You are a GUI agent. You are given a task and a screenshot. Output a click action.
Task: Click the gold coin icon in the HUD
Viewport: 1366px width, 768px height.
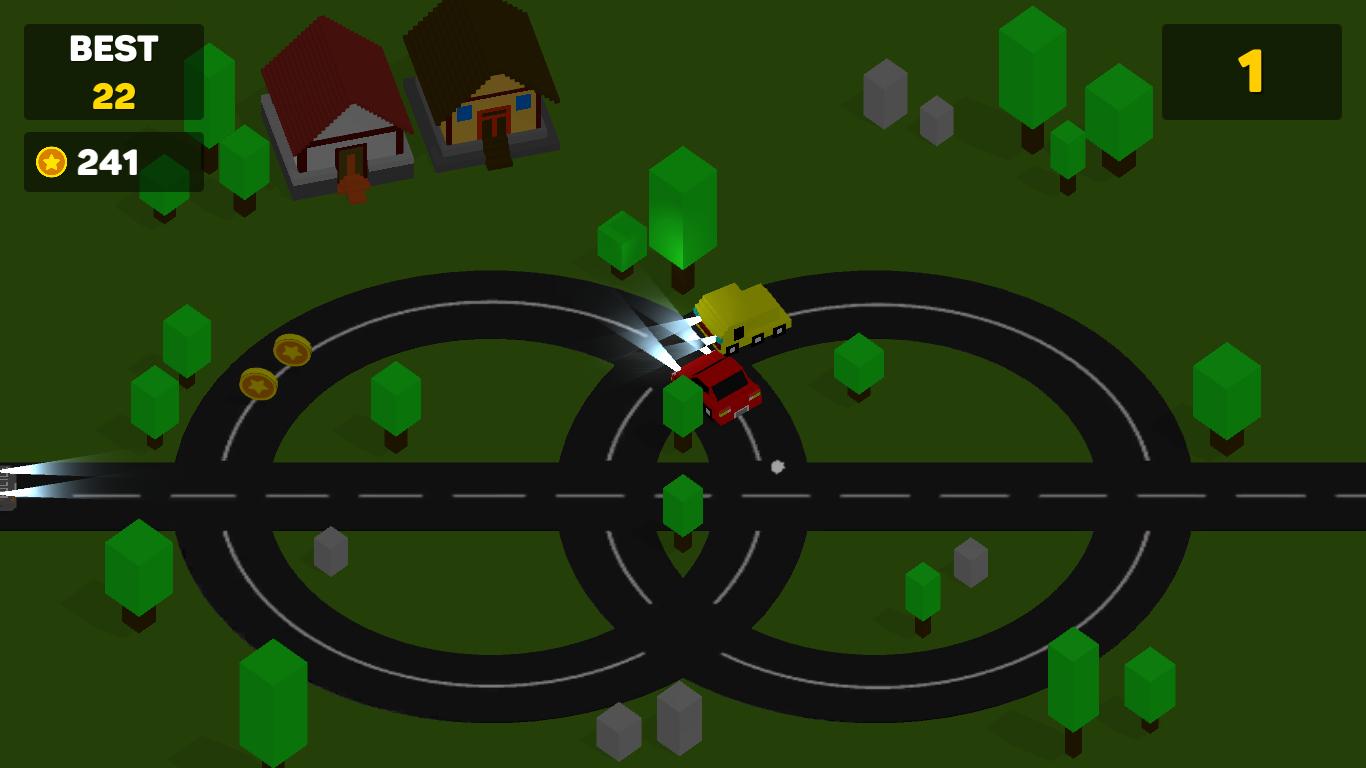[x=52, y=162]
